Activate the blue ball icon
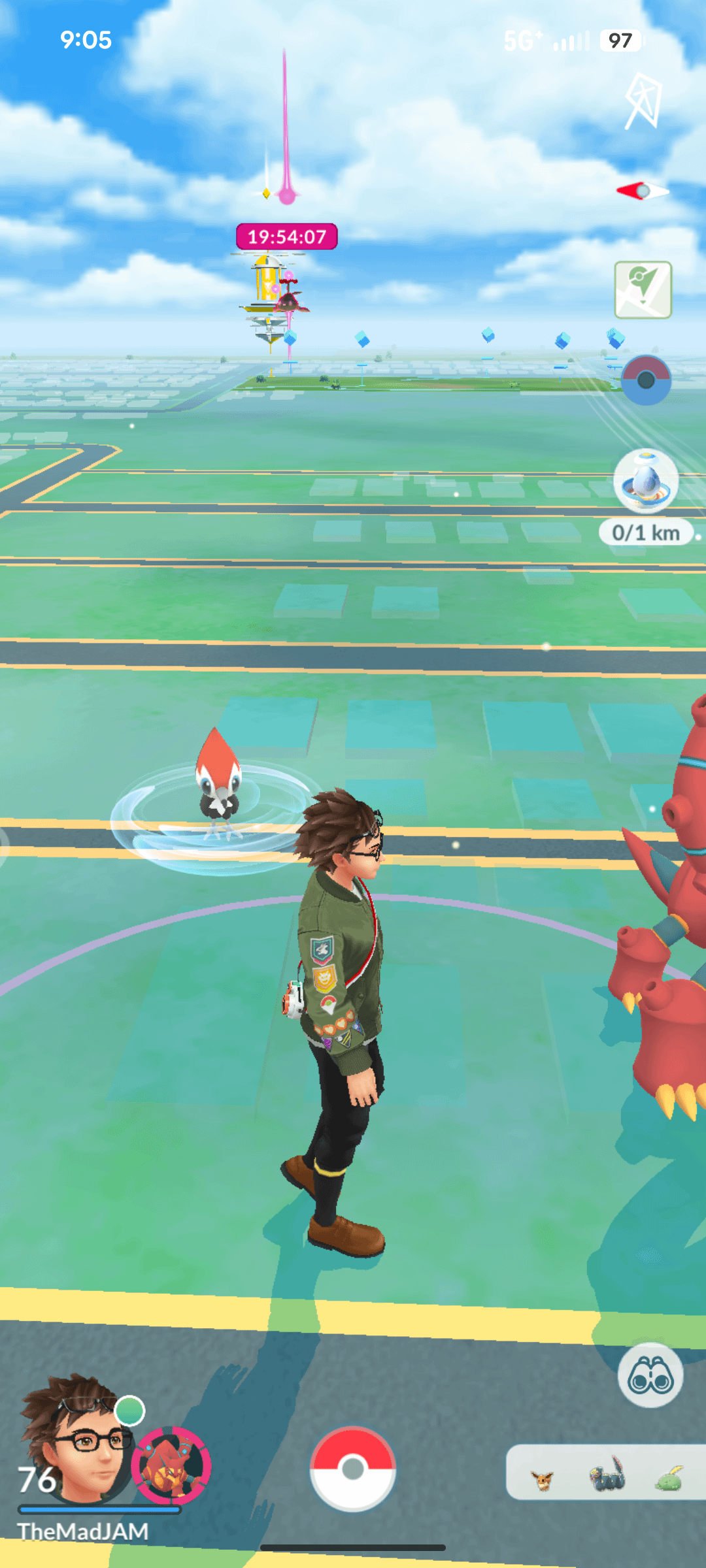706x1568 pixels. tap(645, 380)
